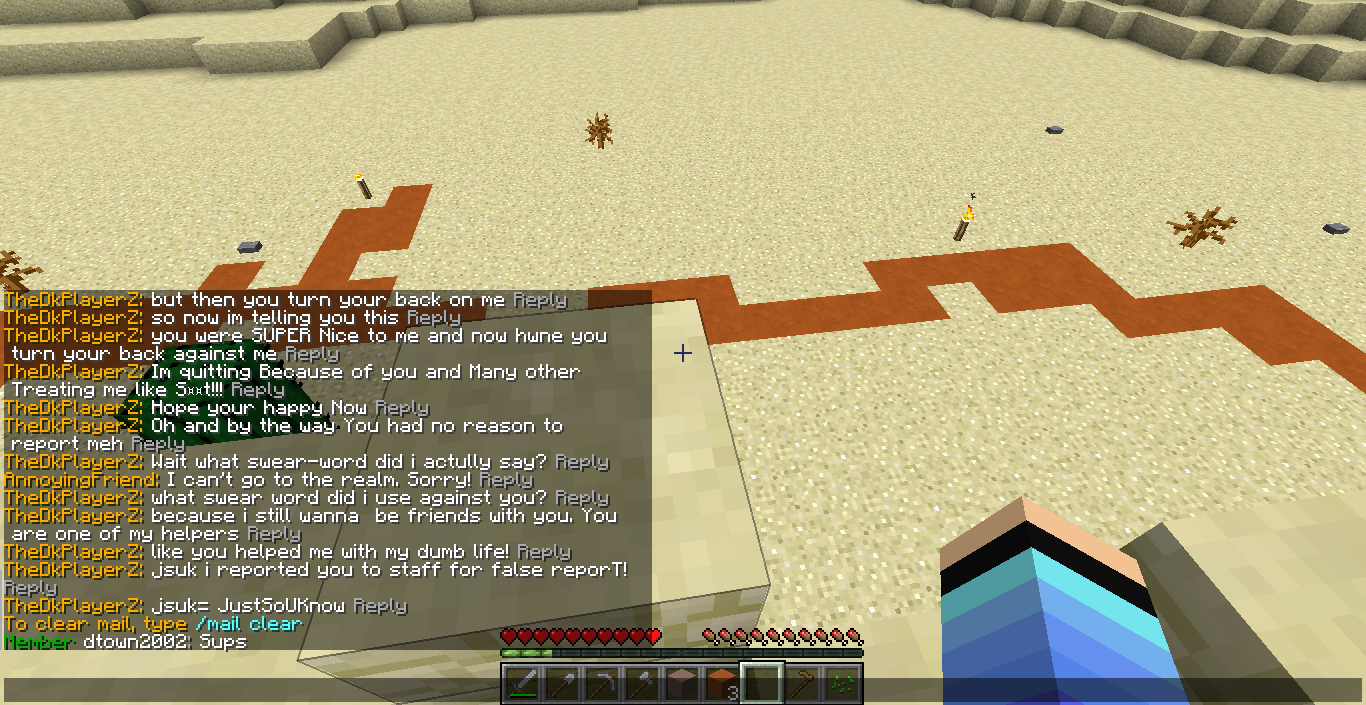Image resolution: width=1366 pixels, height=705 pixels.
Task: Click Reply after "what swear-word did i actully say?"
Action: 581,462
